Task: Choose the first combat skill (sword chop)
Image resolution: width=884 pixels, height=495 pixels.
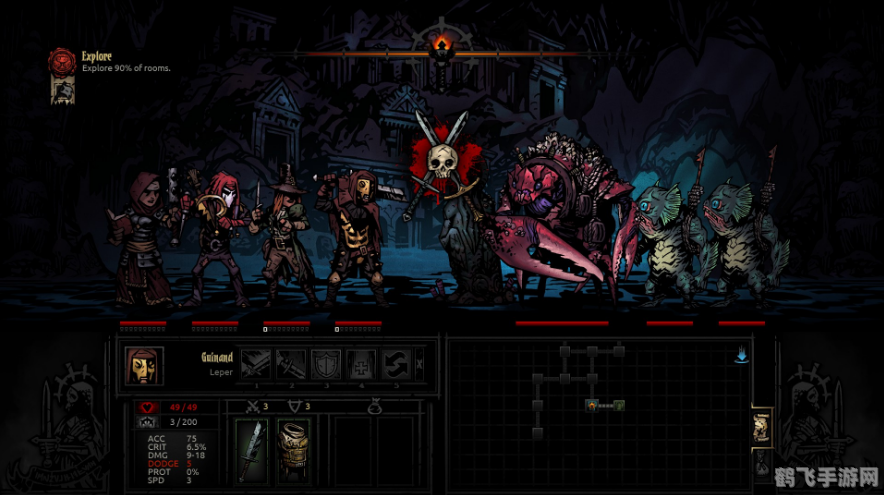Action: (254, 364)
